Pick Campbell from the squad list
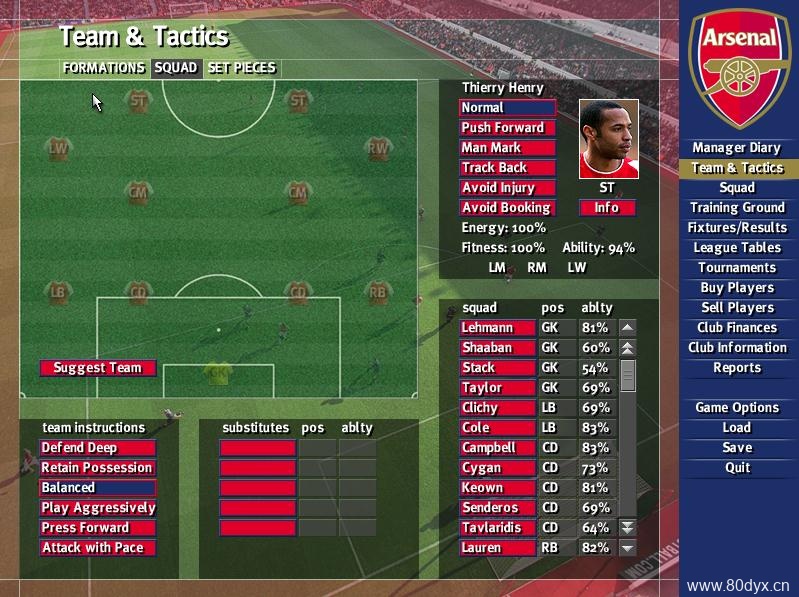 [x=498, y=448]
